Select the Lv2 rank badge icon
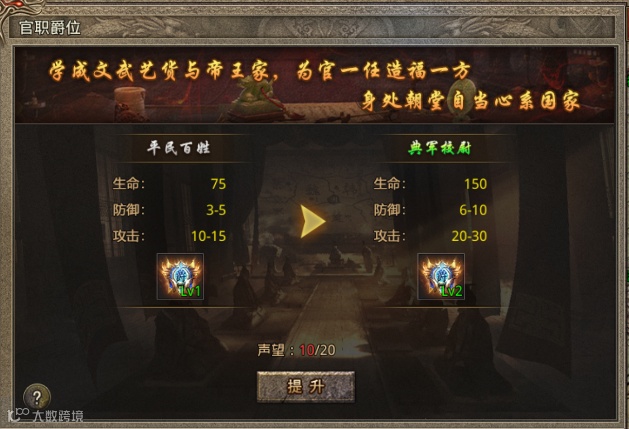 (x=441, y=277)
